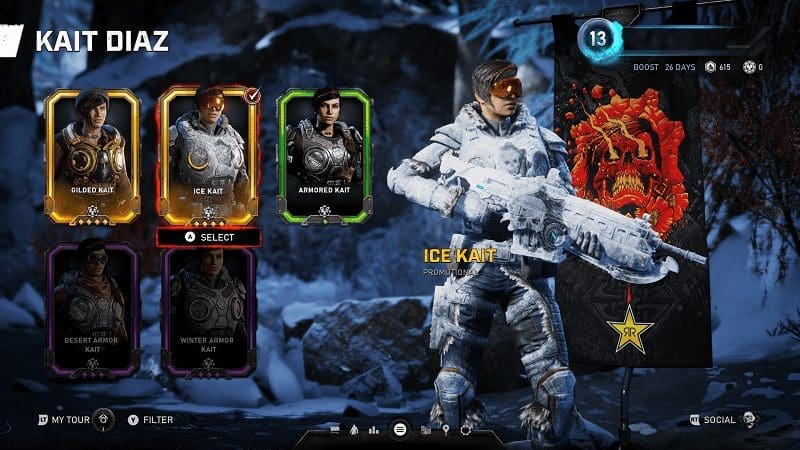Viewport: 800px width, 450px height.
Task: Open the Social panel skull icon
Action: [x=748, y=420]
